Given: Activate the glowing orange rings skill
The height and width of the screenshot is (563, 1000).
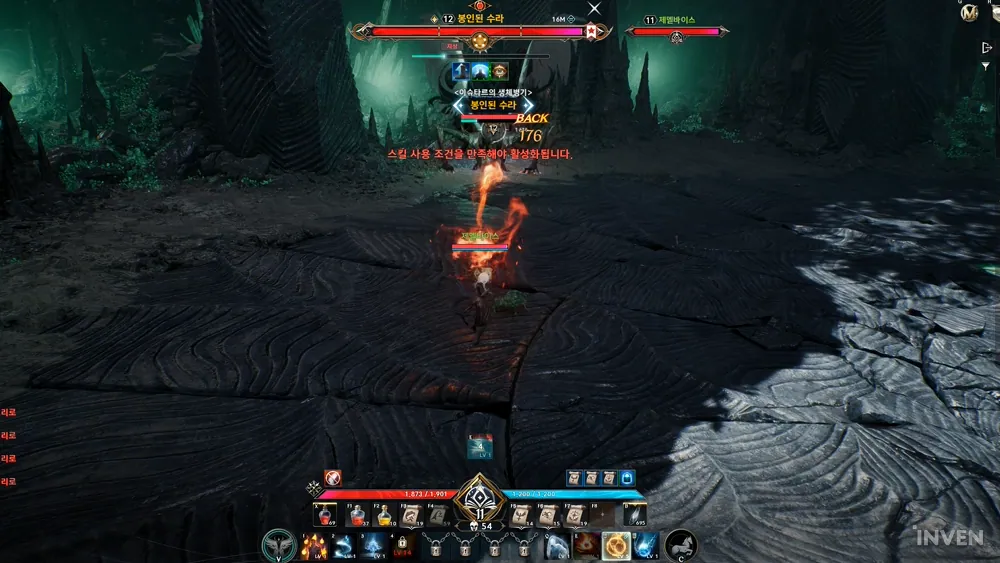Looking at the screenshot, I should click(x=616, y=546).
